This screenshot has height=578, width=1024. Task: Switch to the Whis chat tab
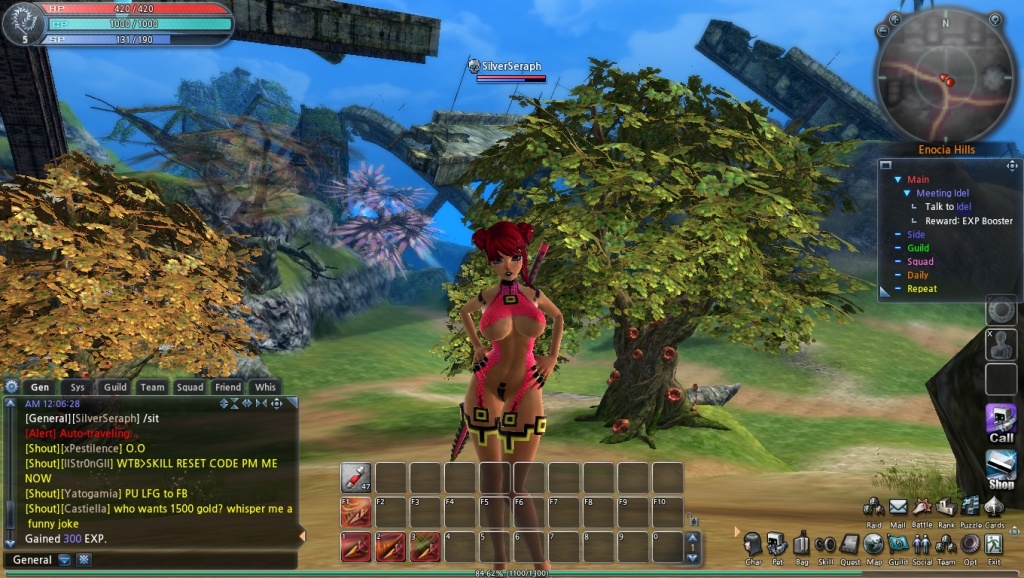pos(265,387)
